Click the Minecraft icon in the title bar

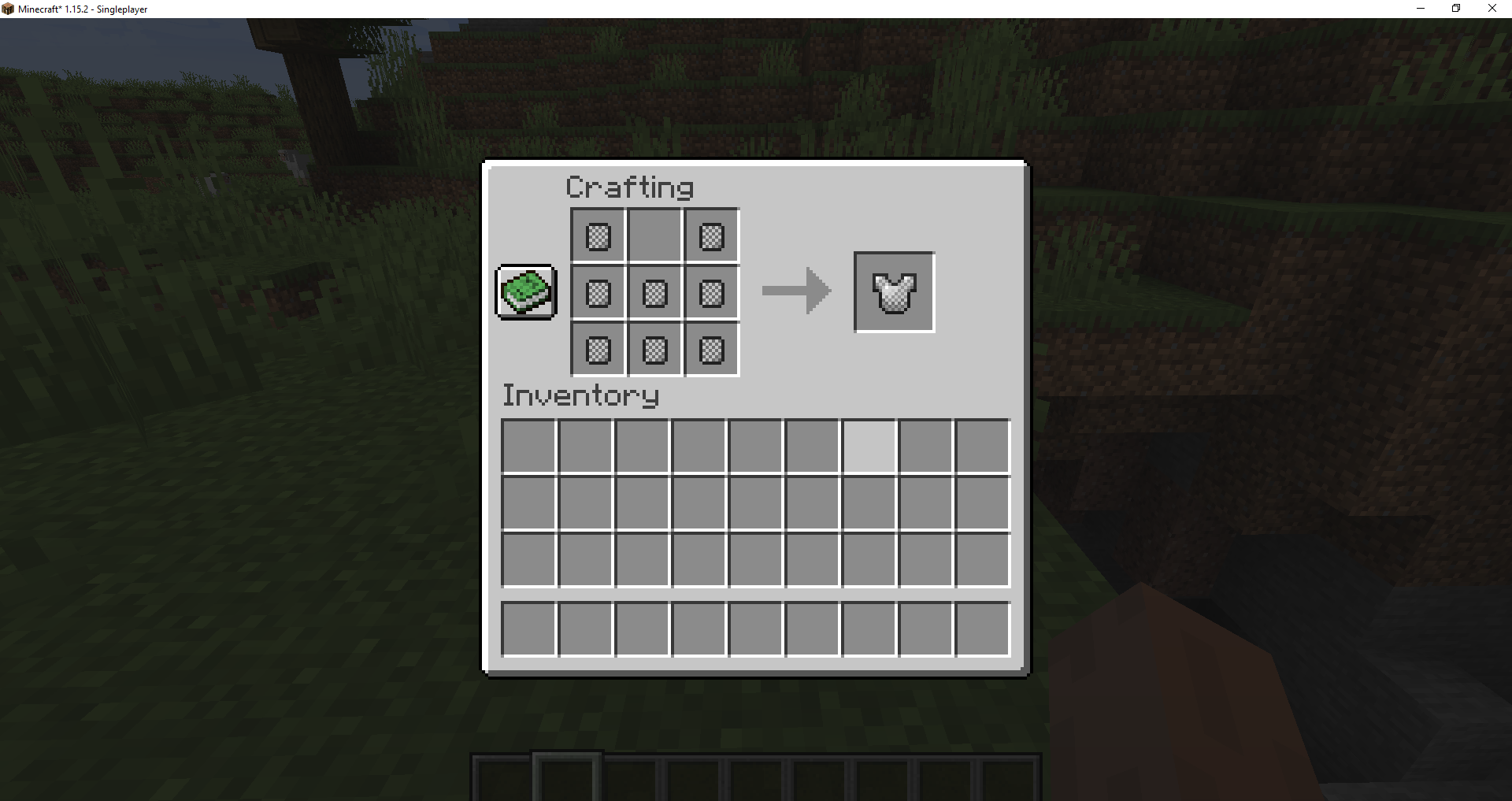point(9,9)
